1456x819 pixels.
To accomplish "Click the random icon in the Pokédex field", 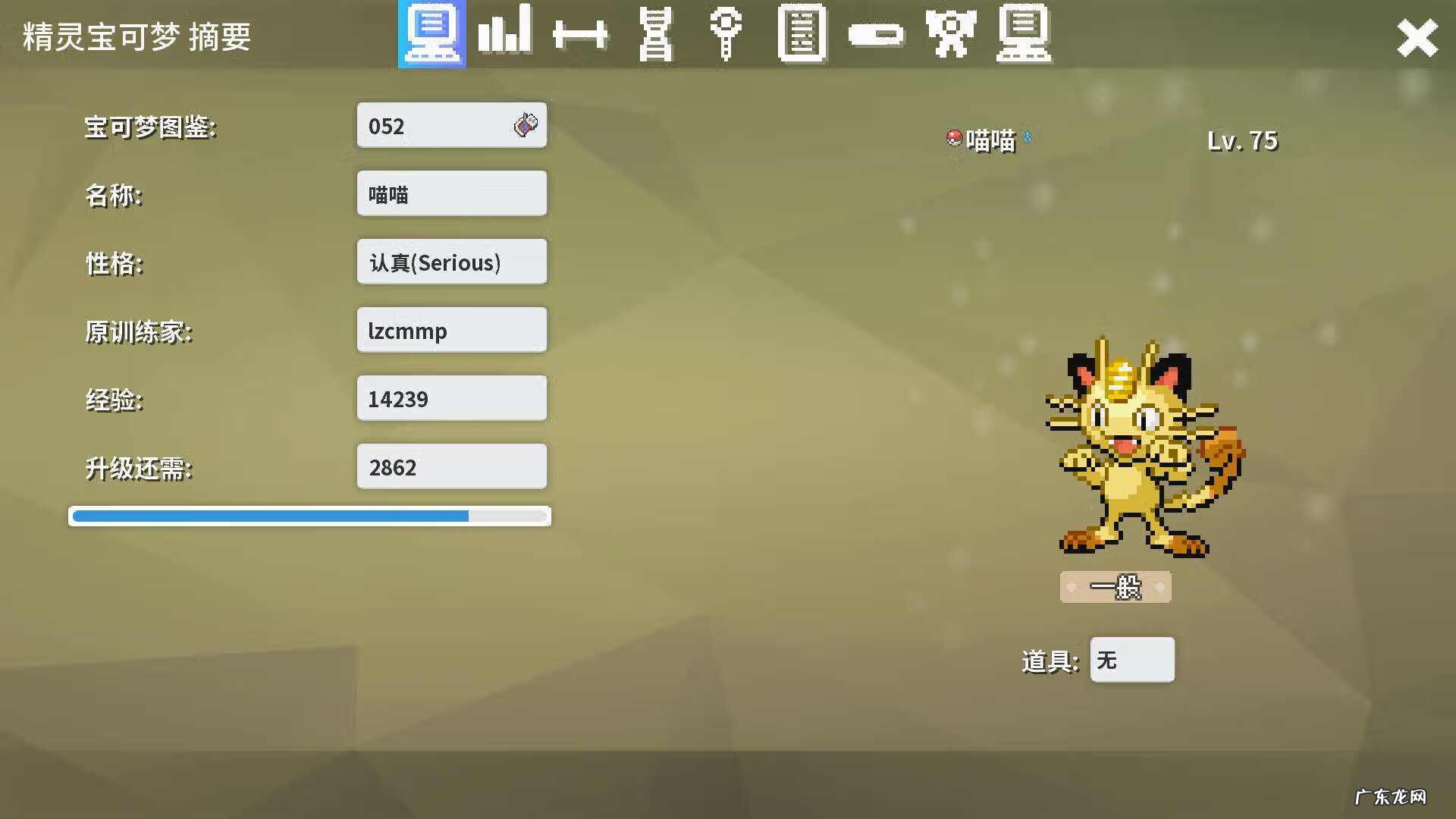I will (x=526, y=125).
